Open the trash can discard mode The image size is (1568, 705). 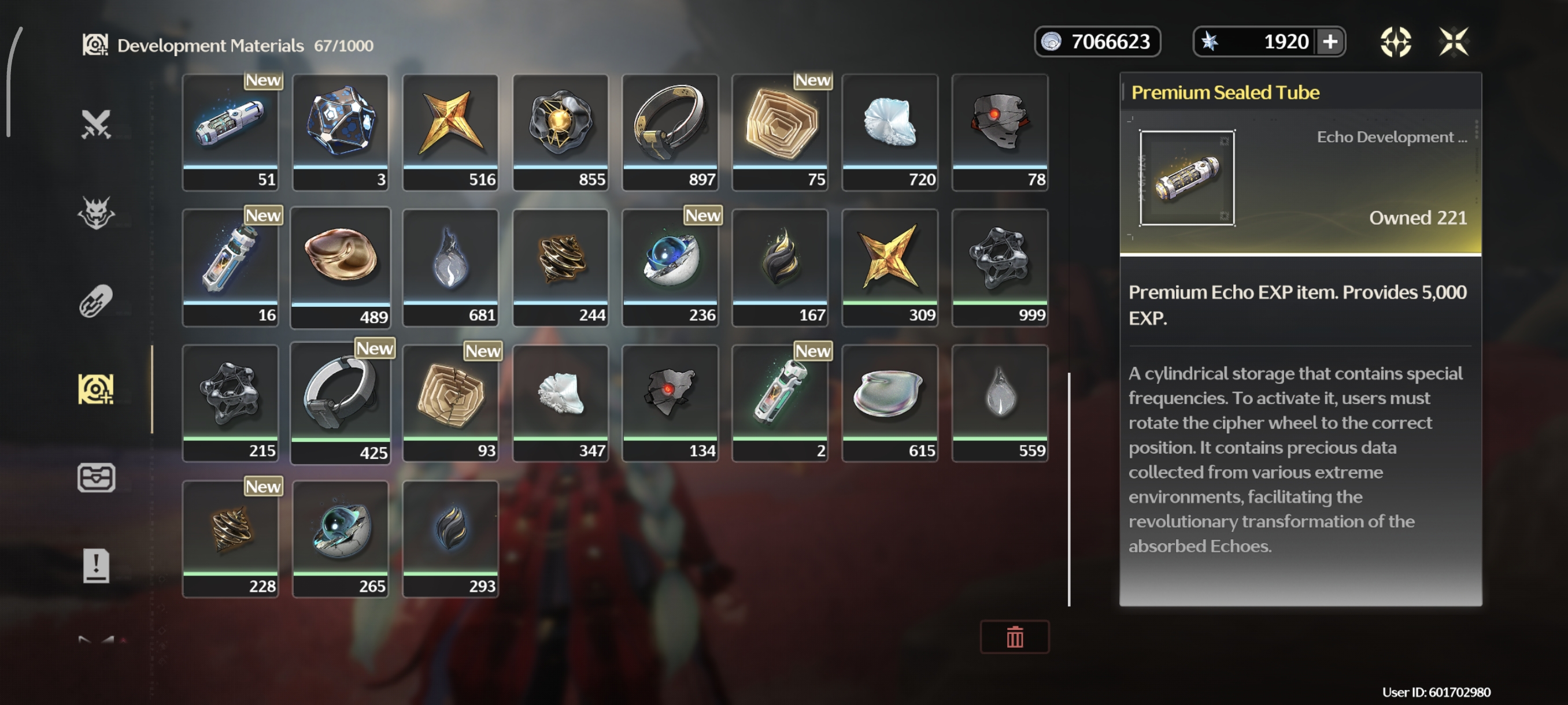tap(1014, 637)
